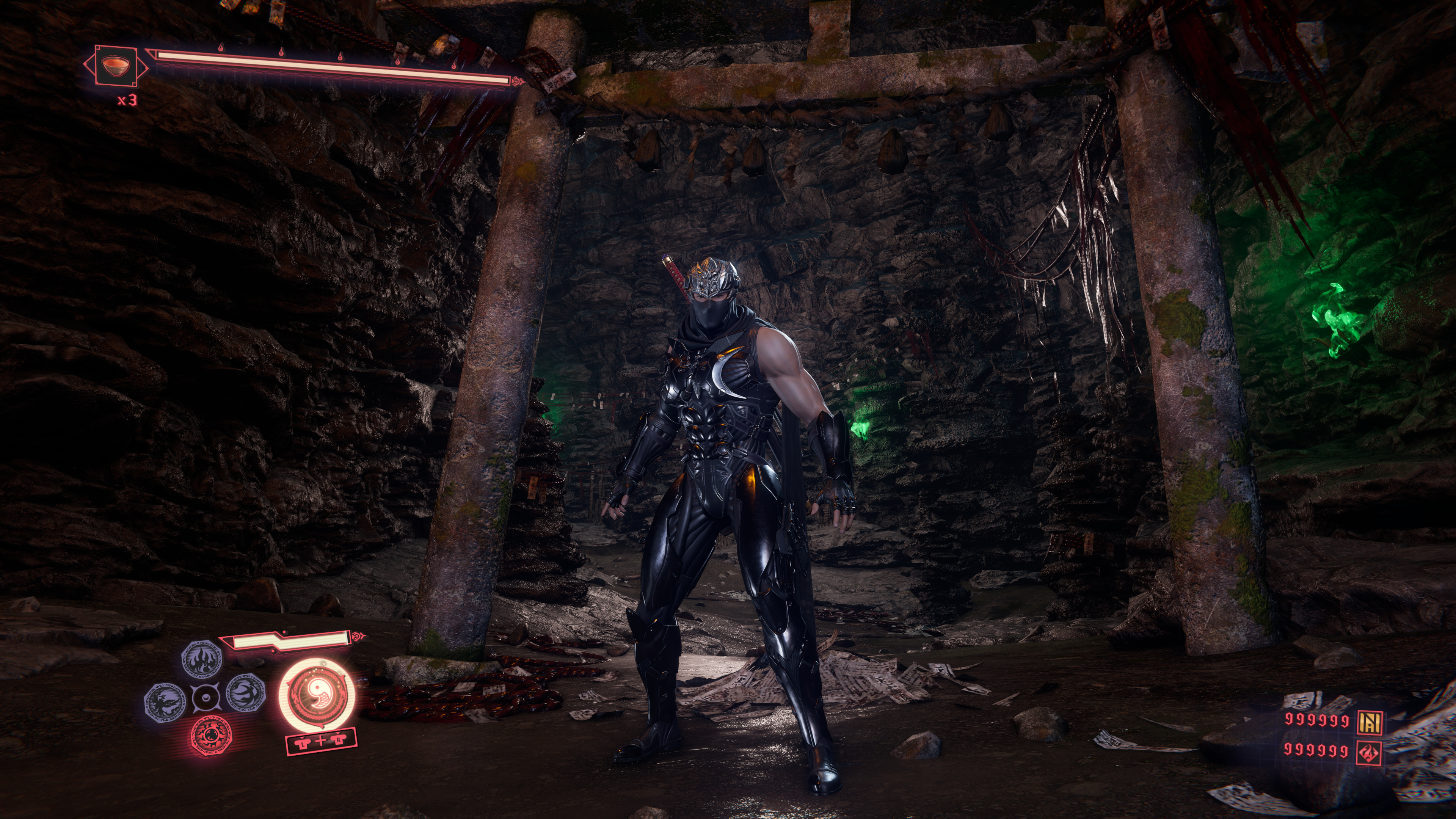Trigger the glowing magatama ultimate icon
This screenshot has height=819, width=1456.
[317, 693]
